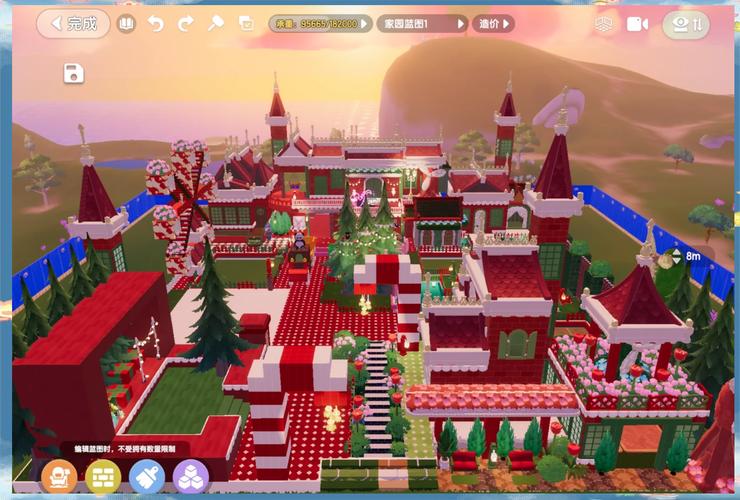This screenshot has width=740, height=500.
Task: Click the 完成 (Done) button
Action: pyautogui.click(x=73, y=23)
